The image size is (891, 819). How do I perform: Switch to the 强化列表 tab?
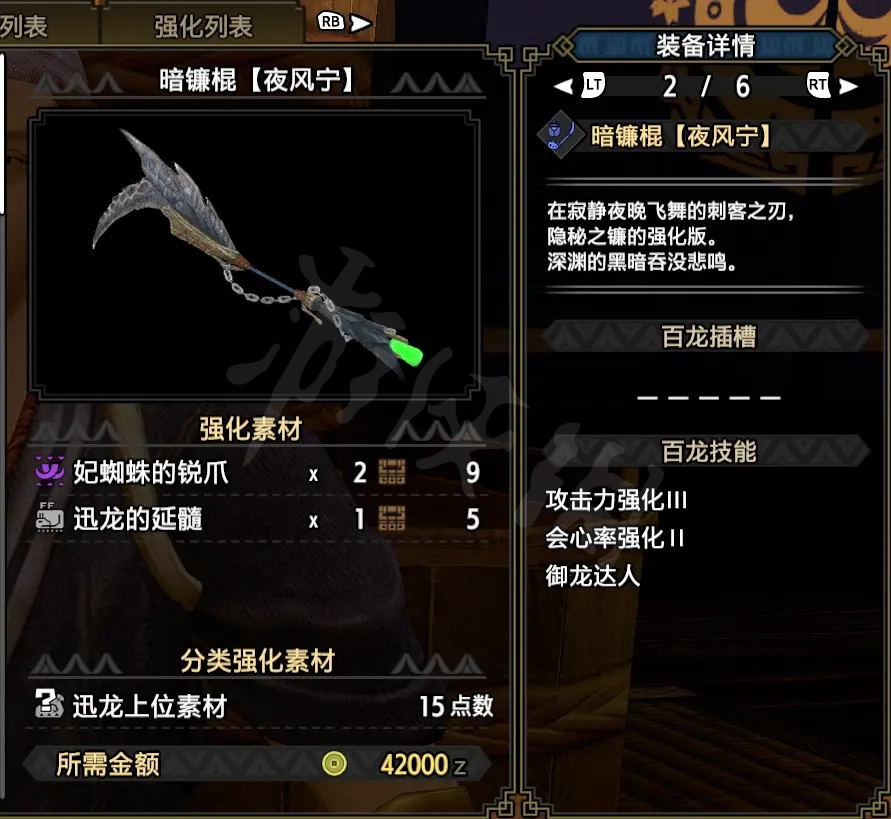203,26
